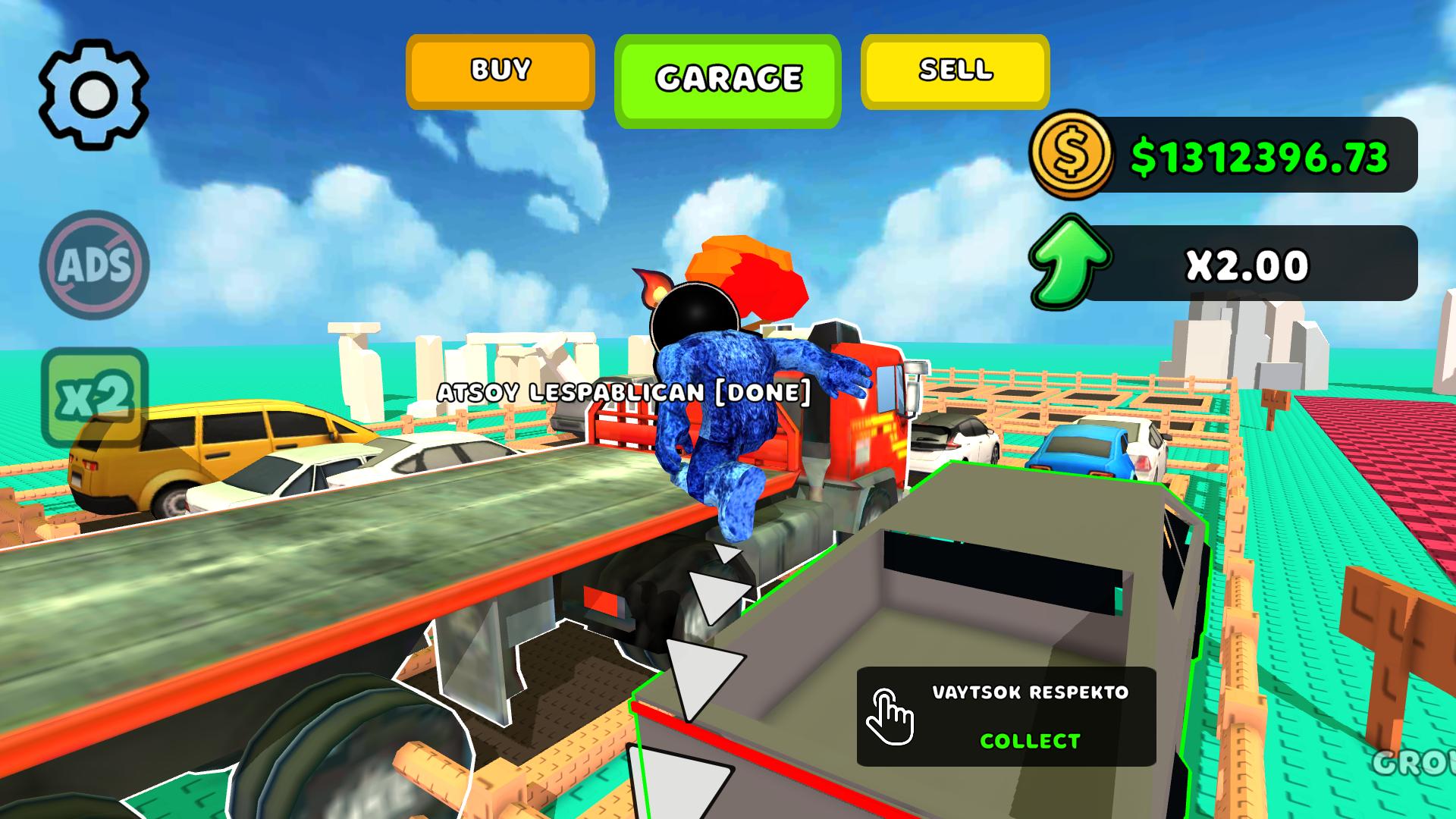Tap the green upgrade arrow icon

coord(1072,263)
